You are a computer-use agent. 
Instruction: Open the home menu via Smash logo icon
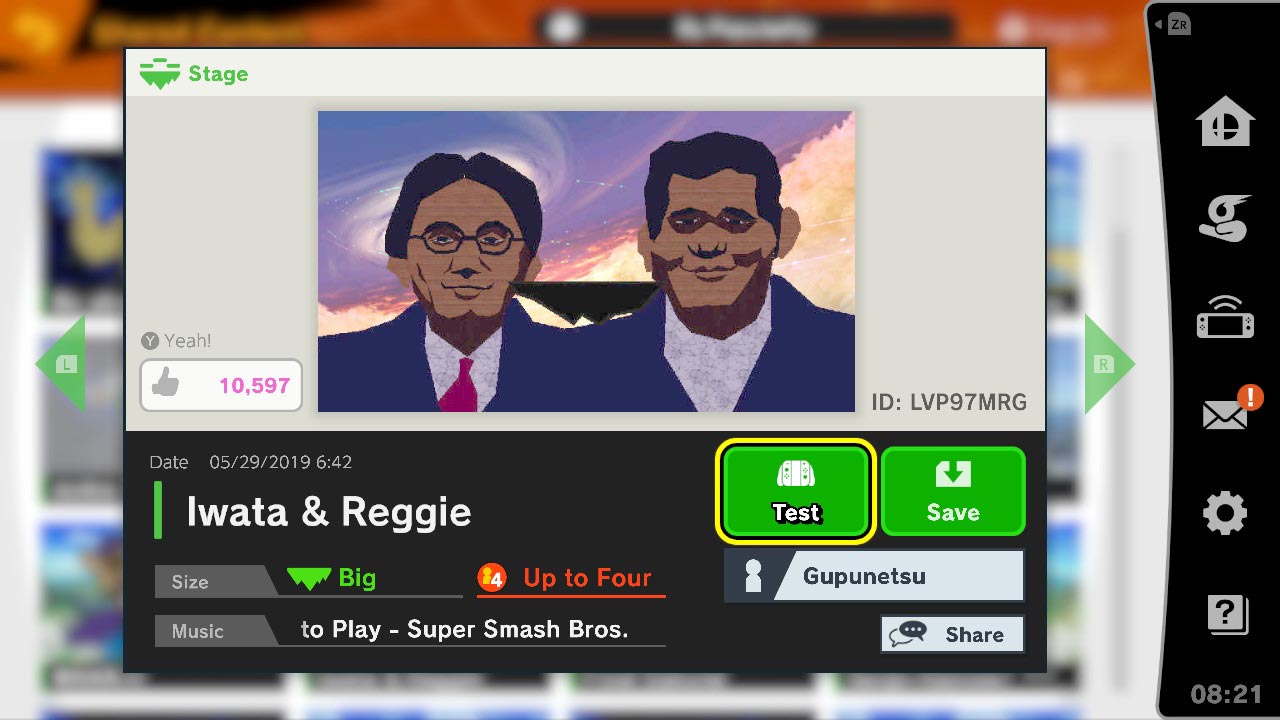point(1225,122)
